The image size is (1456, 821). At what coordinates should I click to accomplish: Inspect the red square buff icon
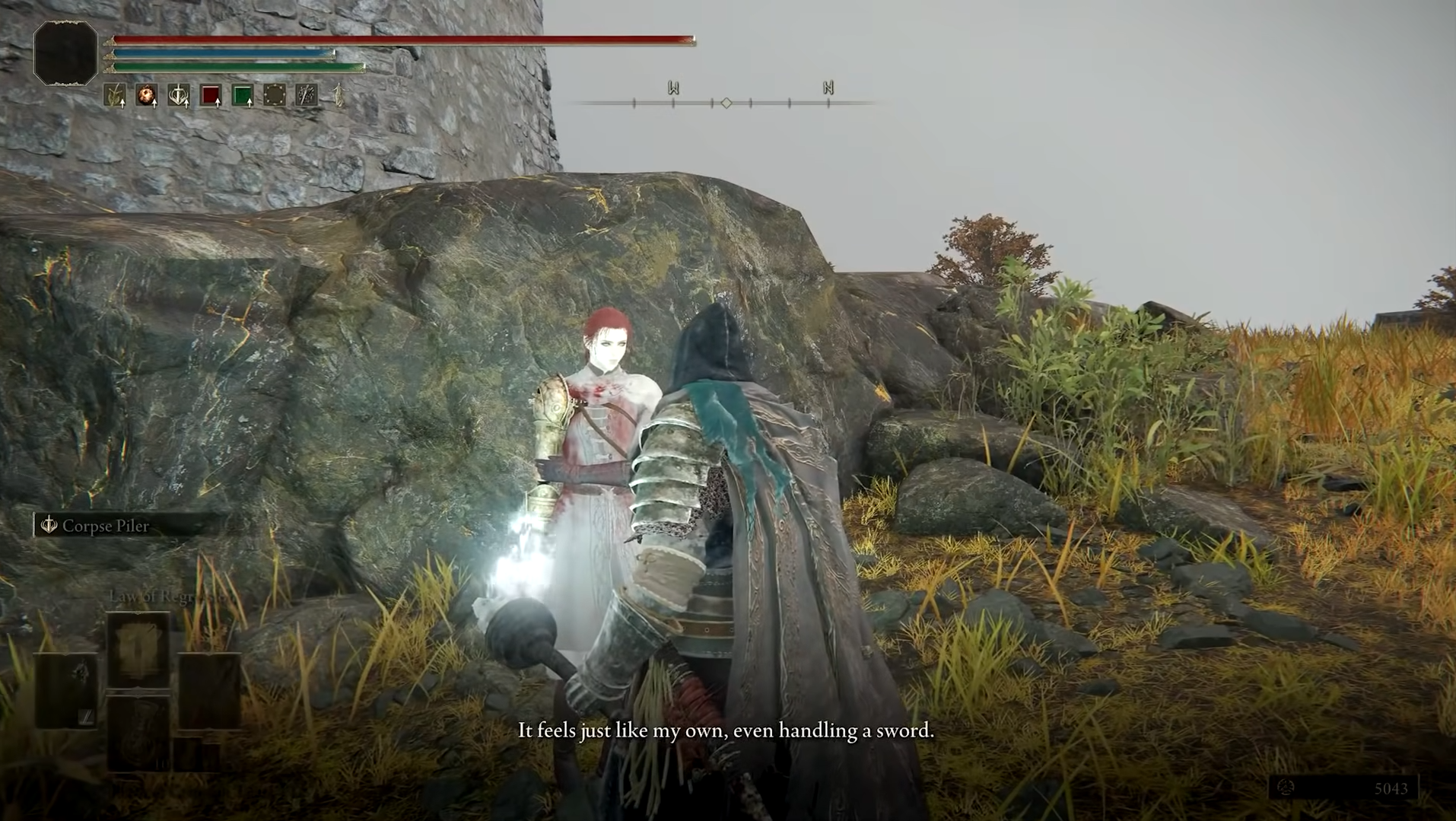(211, 95)
